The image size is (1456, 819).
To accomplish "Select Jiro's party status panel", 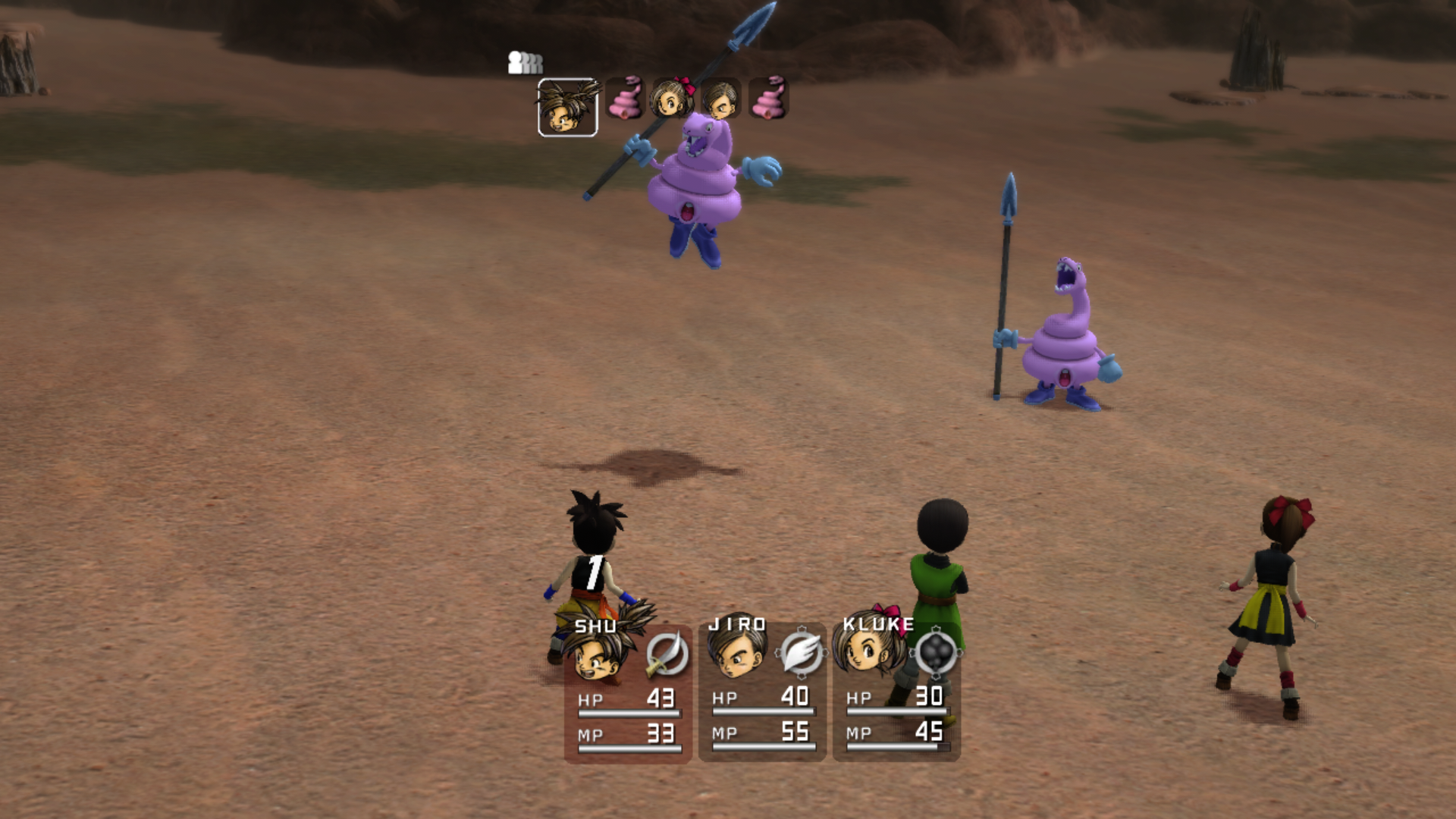I will click(x=762, y=692).
